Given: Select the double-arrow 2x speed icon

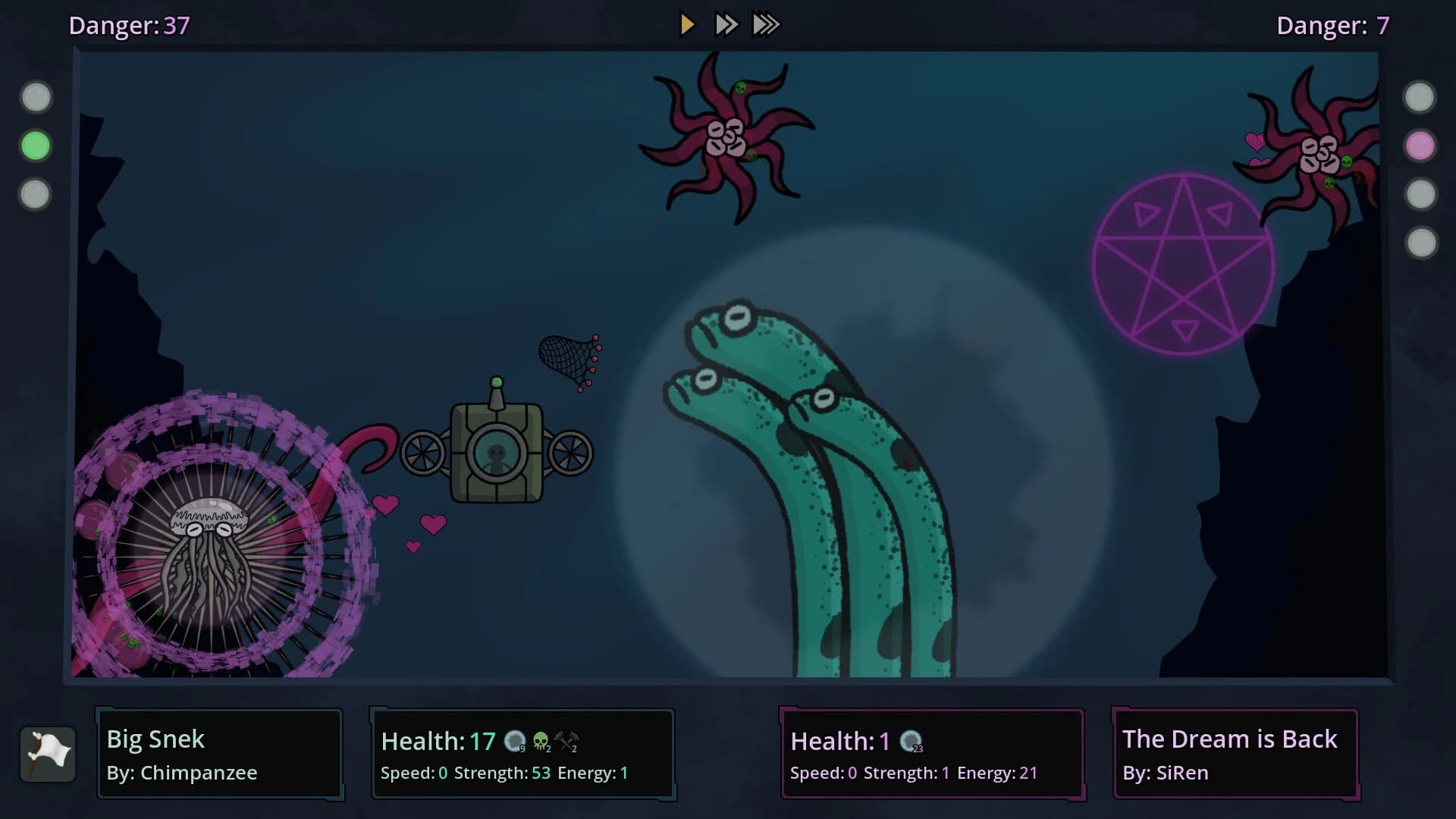Looking at the screenshot, I should (x=726, y=24).
